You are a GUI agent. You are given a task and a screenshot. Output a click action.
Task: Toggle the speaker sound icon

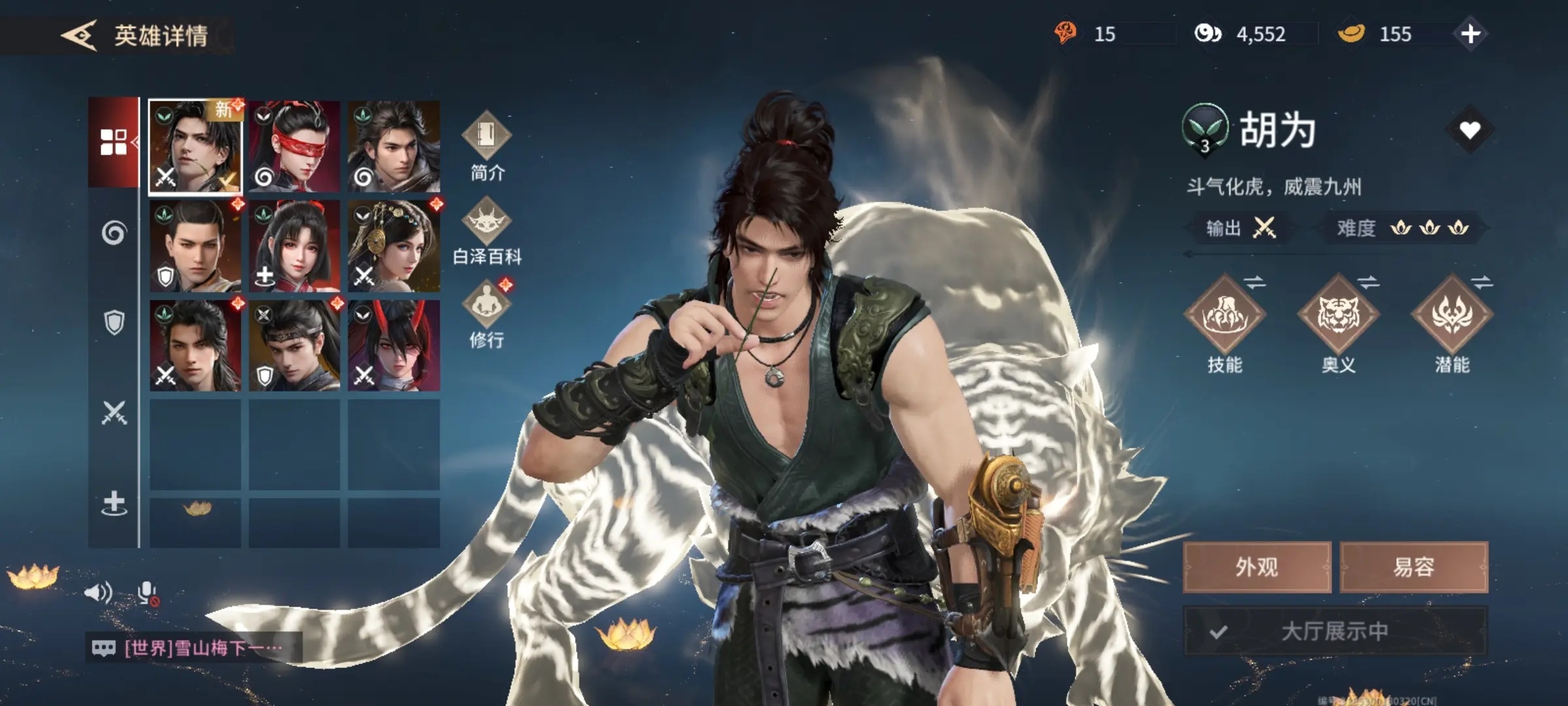[x=98, y=593]
